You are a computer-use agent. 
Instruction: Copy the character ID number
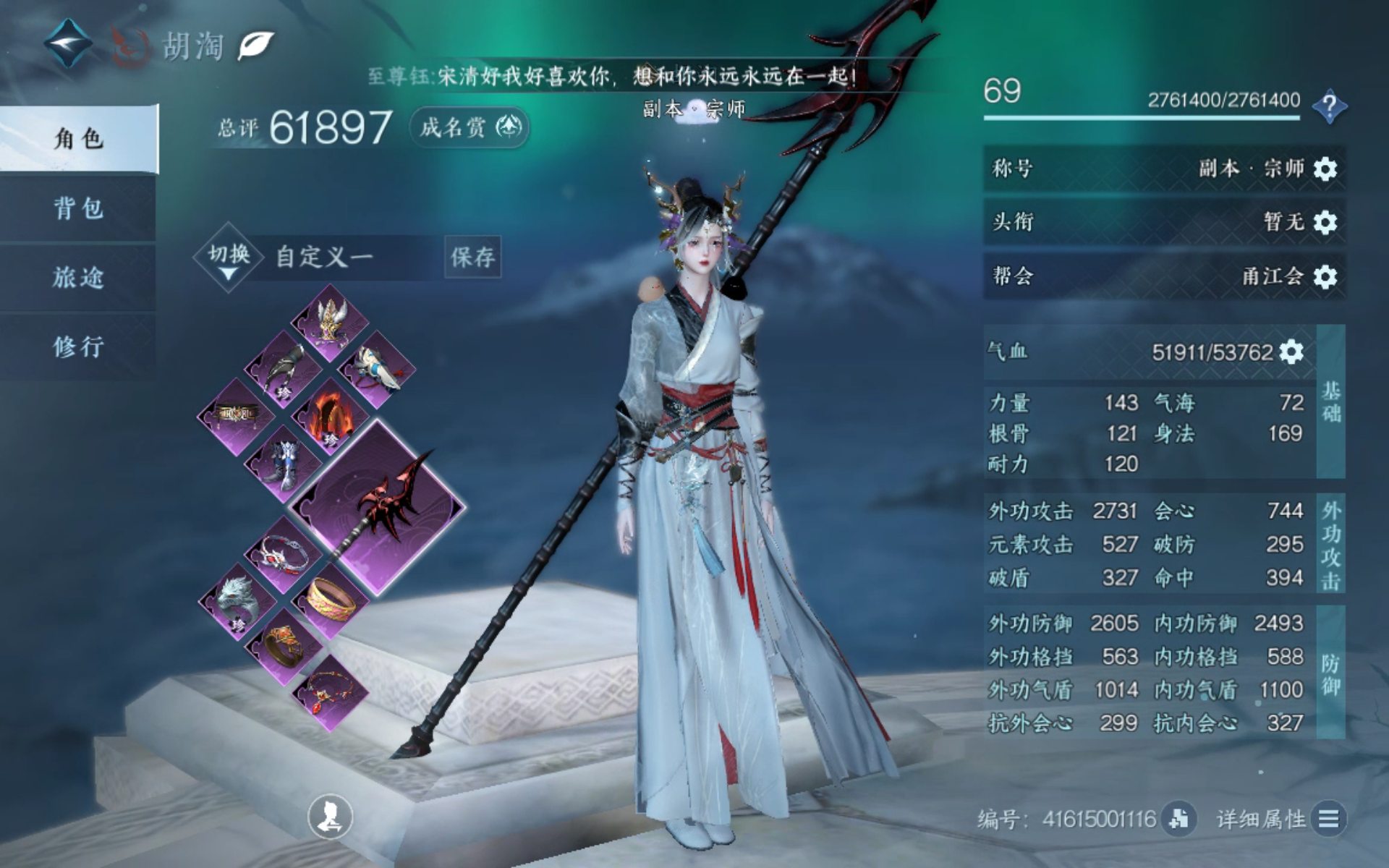(1178, 819)
